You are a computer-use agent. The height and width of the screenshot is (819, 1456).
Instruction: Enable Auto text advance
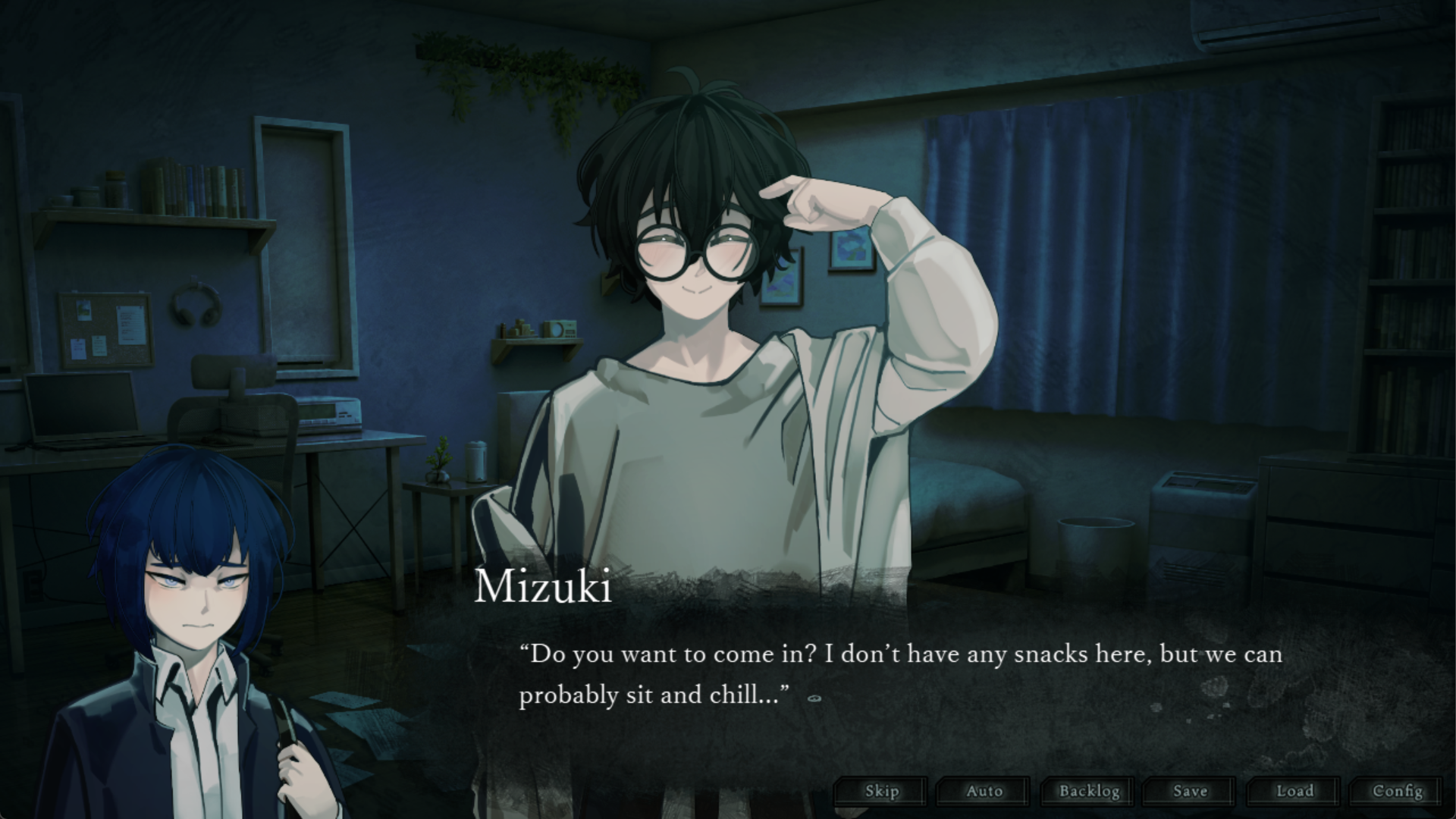984,792
